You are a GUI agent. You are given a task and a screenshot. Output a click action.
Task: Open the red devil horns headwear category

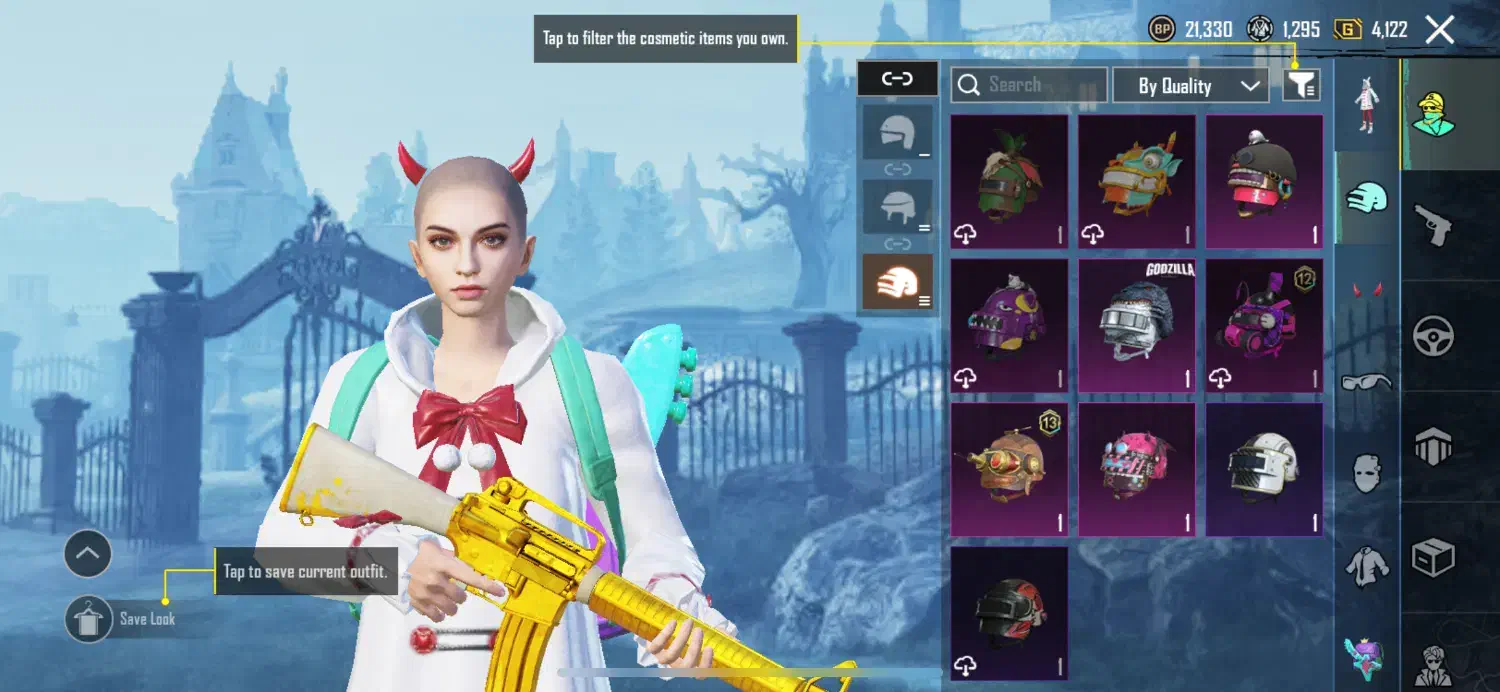(x=1366, y=290)
